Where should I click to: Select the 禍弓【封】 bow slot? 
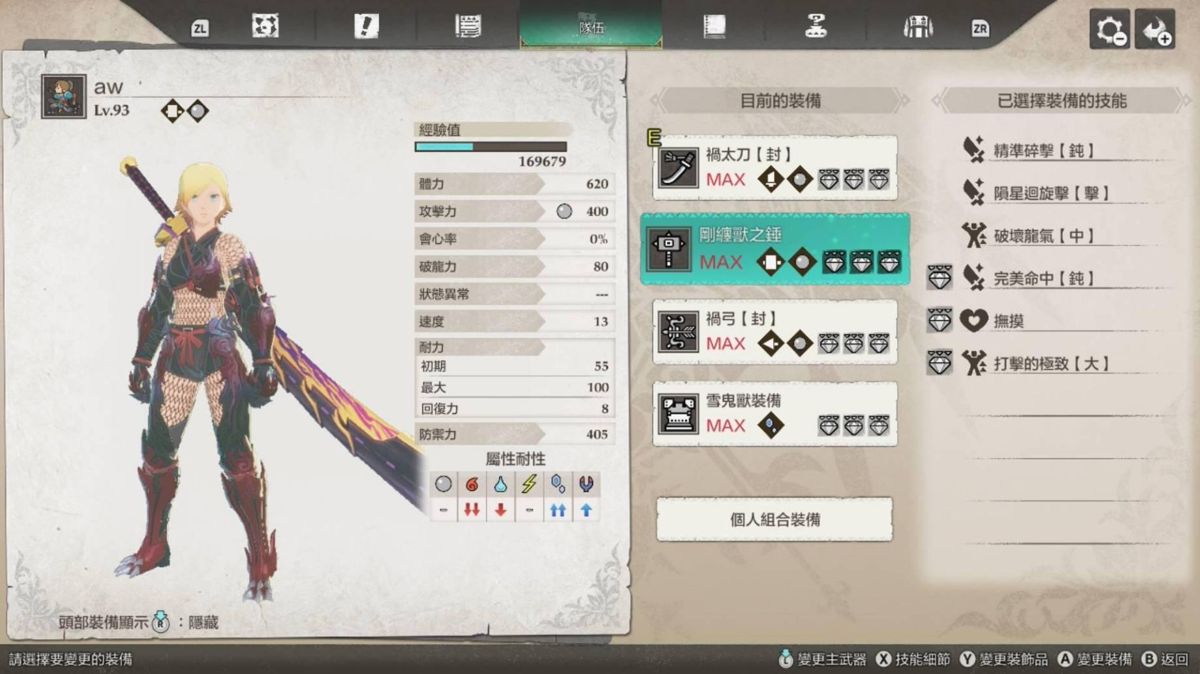[775, 331]
